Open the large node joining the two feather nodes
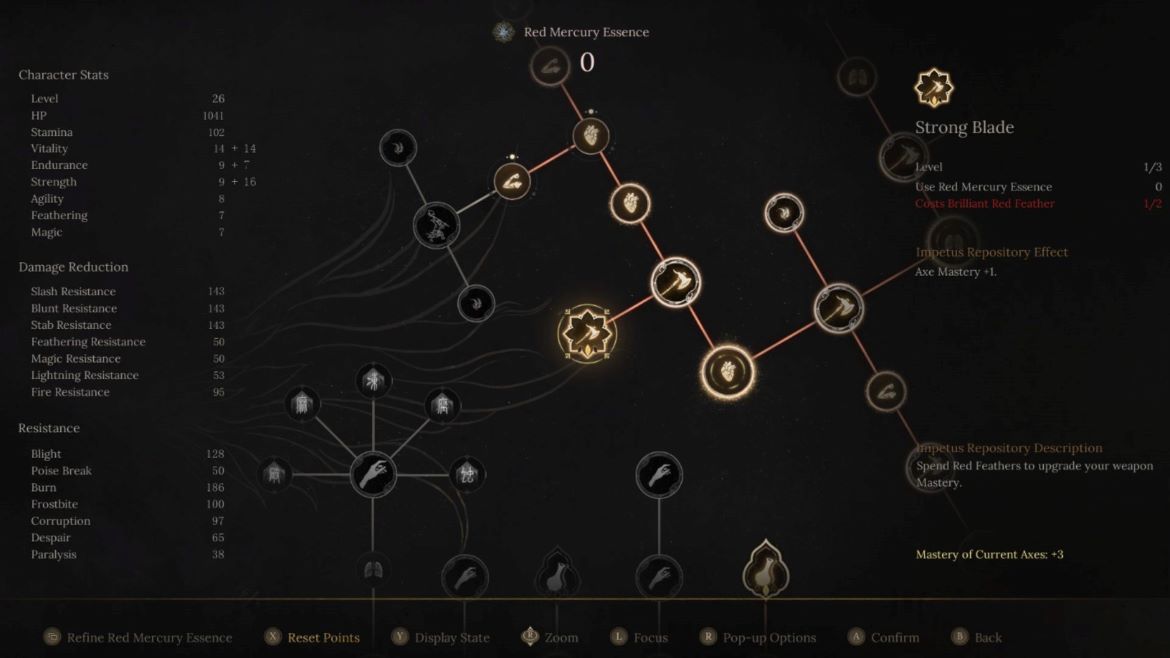 (436, 225)
